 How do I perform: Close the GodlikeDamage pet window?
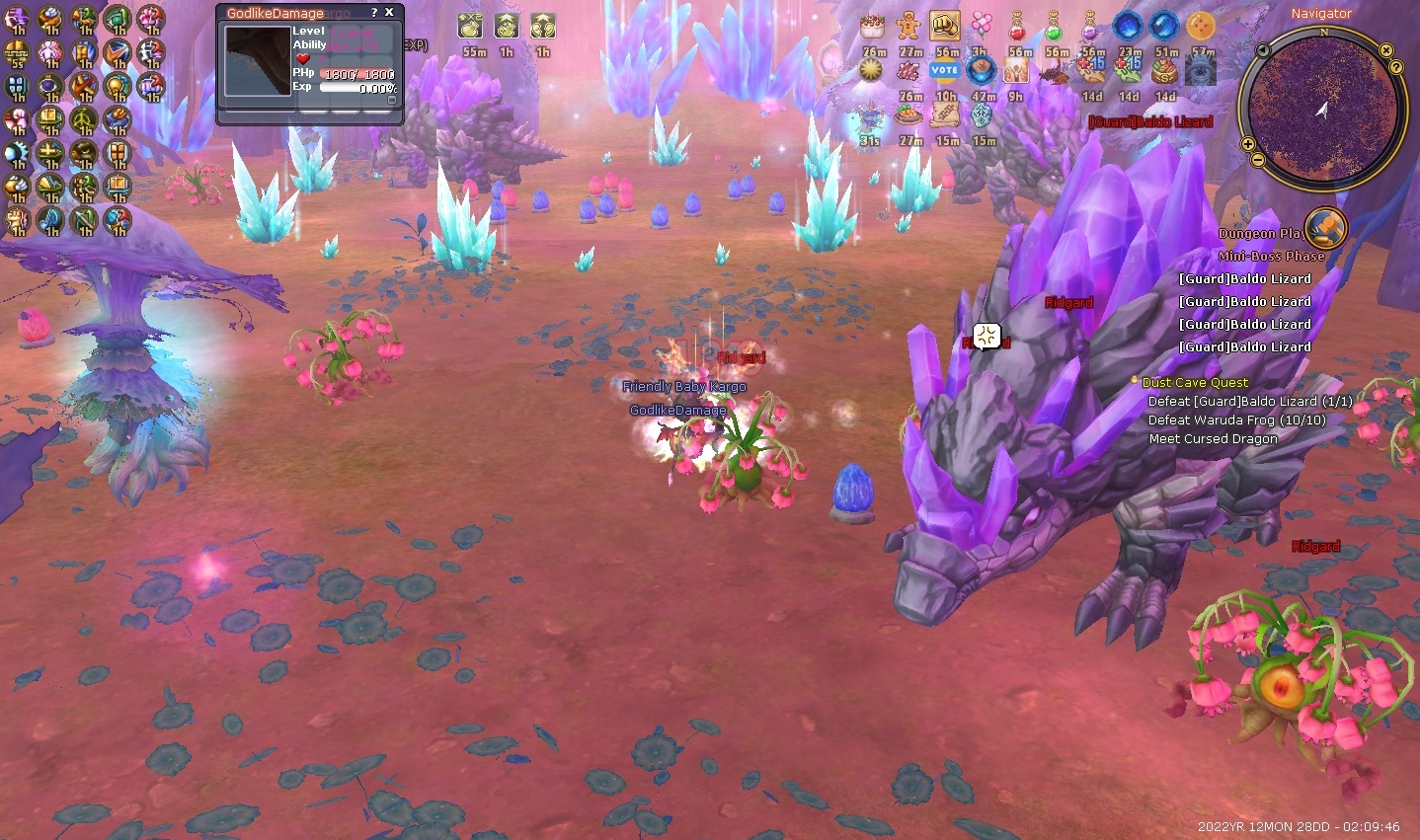(389, 13)
